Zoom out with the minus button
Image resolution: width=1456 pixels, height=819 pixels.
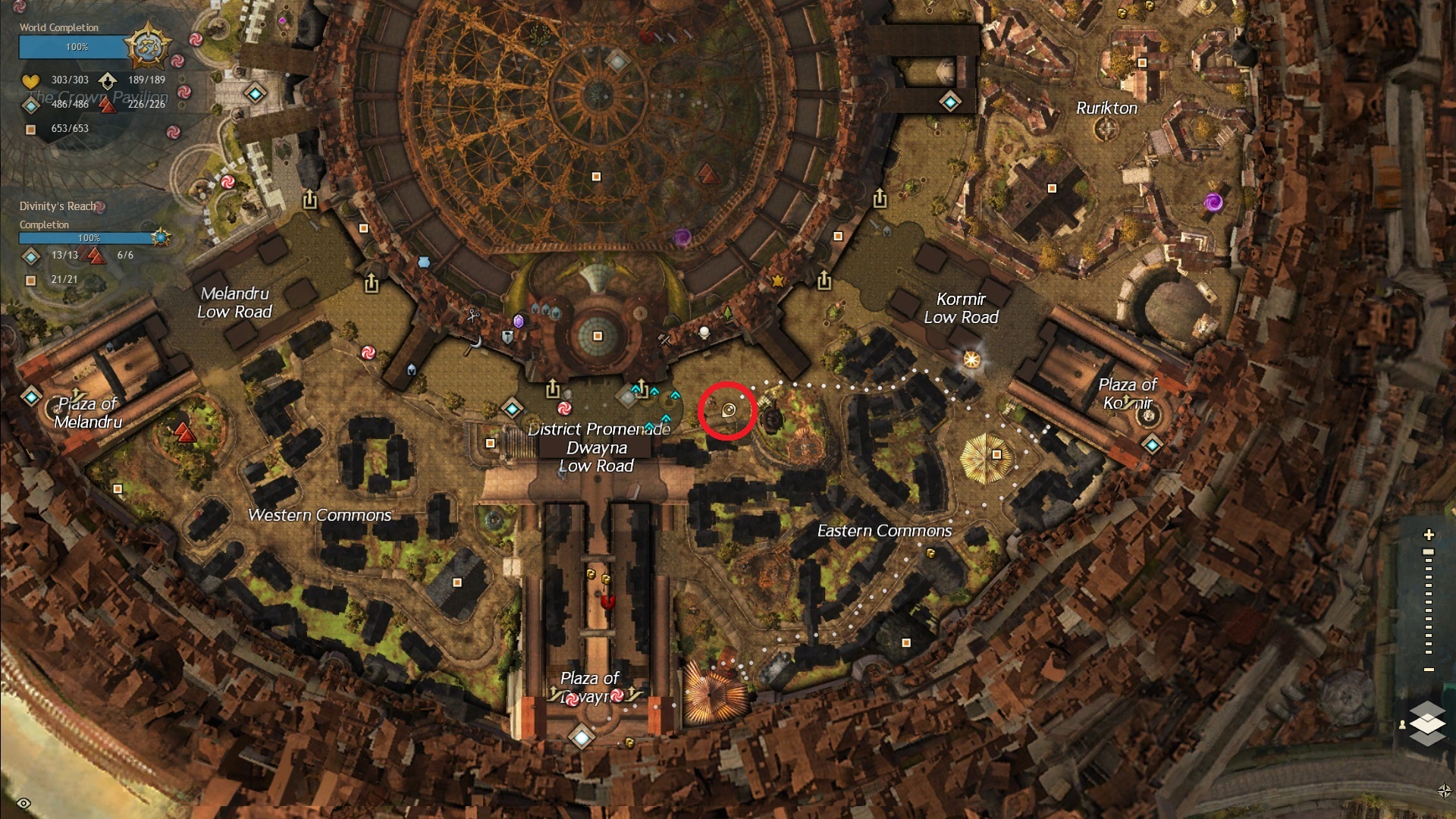pos(1429,670)
